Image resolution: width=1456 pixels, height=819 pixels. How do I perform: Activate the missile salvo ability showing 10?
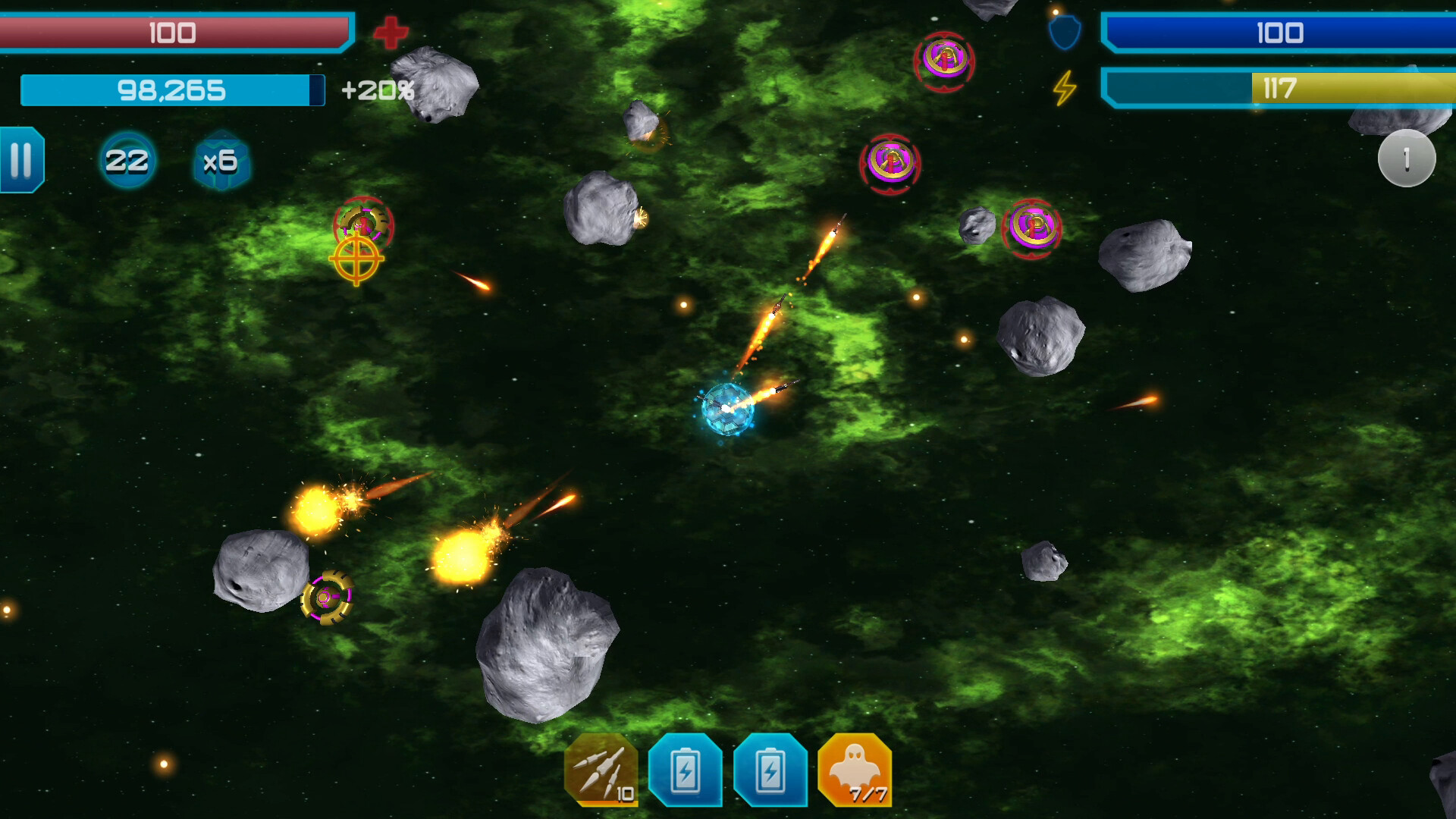click(603, 773)
